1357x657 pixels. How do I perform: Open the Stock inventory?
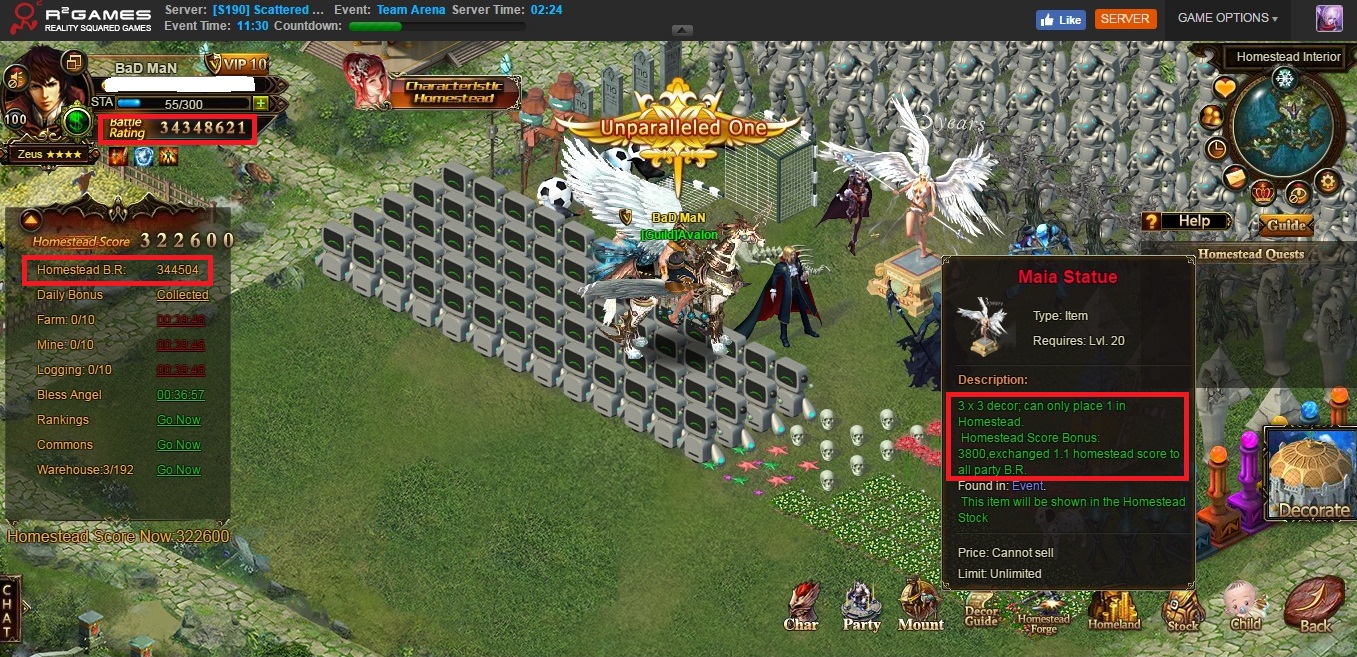1182,608
